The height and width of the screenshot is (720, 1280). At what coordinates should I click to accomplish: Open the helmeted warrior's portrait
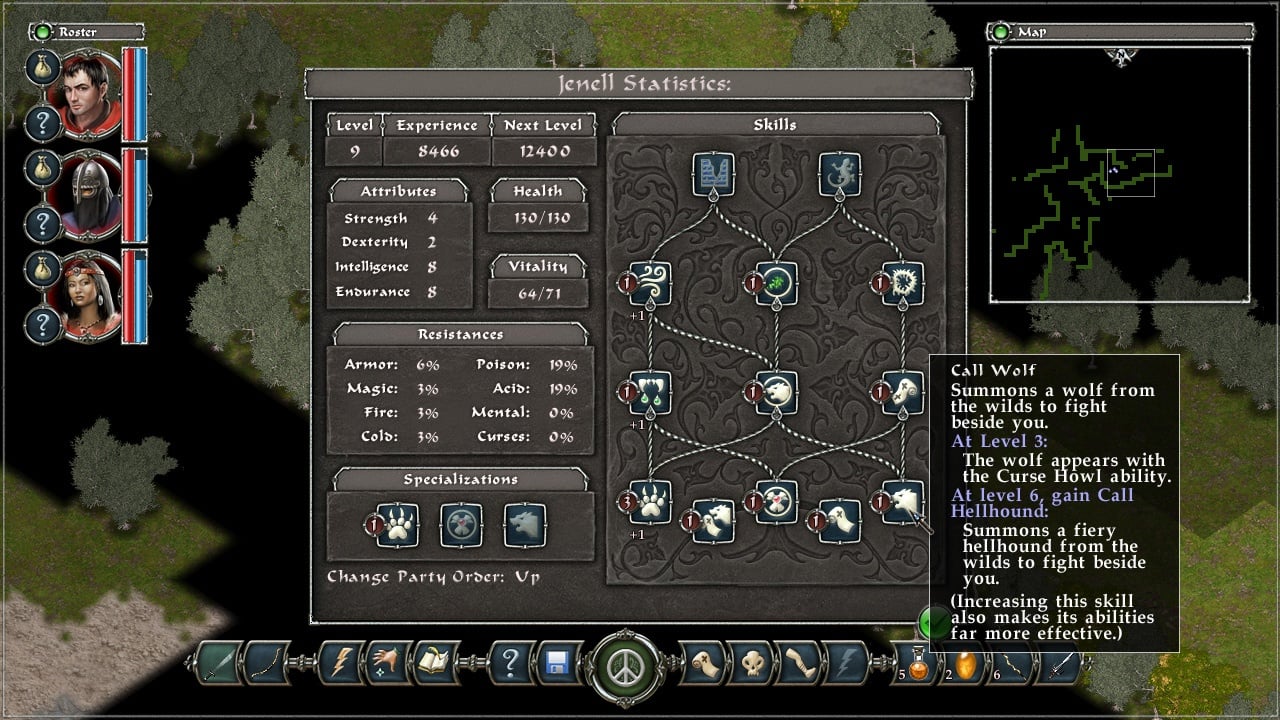pyautogui.click(x=90, y=196)
